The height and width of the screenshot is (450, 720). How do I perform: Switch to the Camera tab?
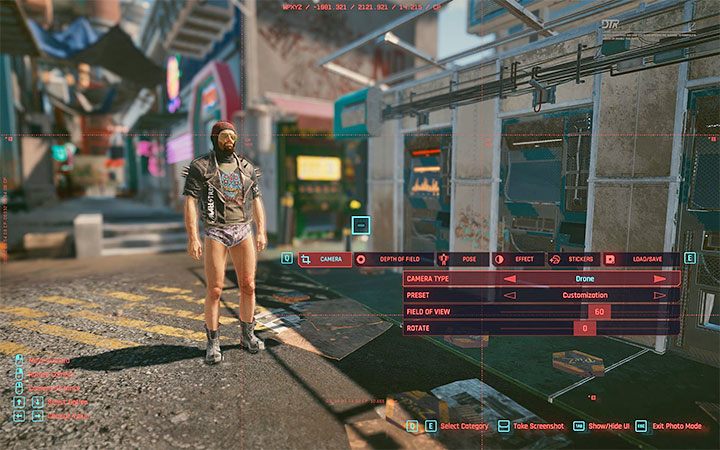point(323,258)
